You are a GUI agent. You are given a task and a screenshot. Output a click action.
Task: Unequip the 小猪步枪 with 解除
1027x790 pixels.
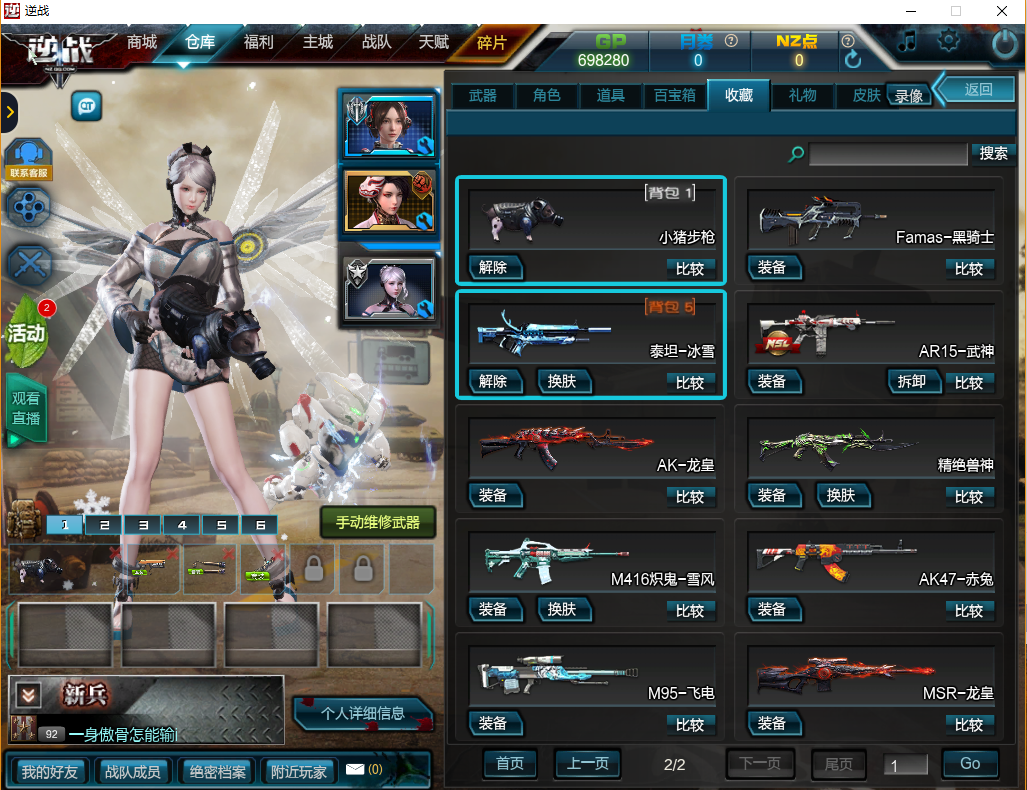494,268
